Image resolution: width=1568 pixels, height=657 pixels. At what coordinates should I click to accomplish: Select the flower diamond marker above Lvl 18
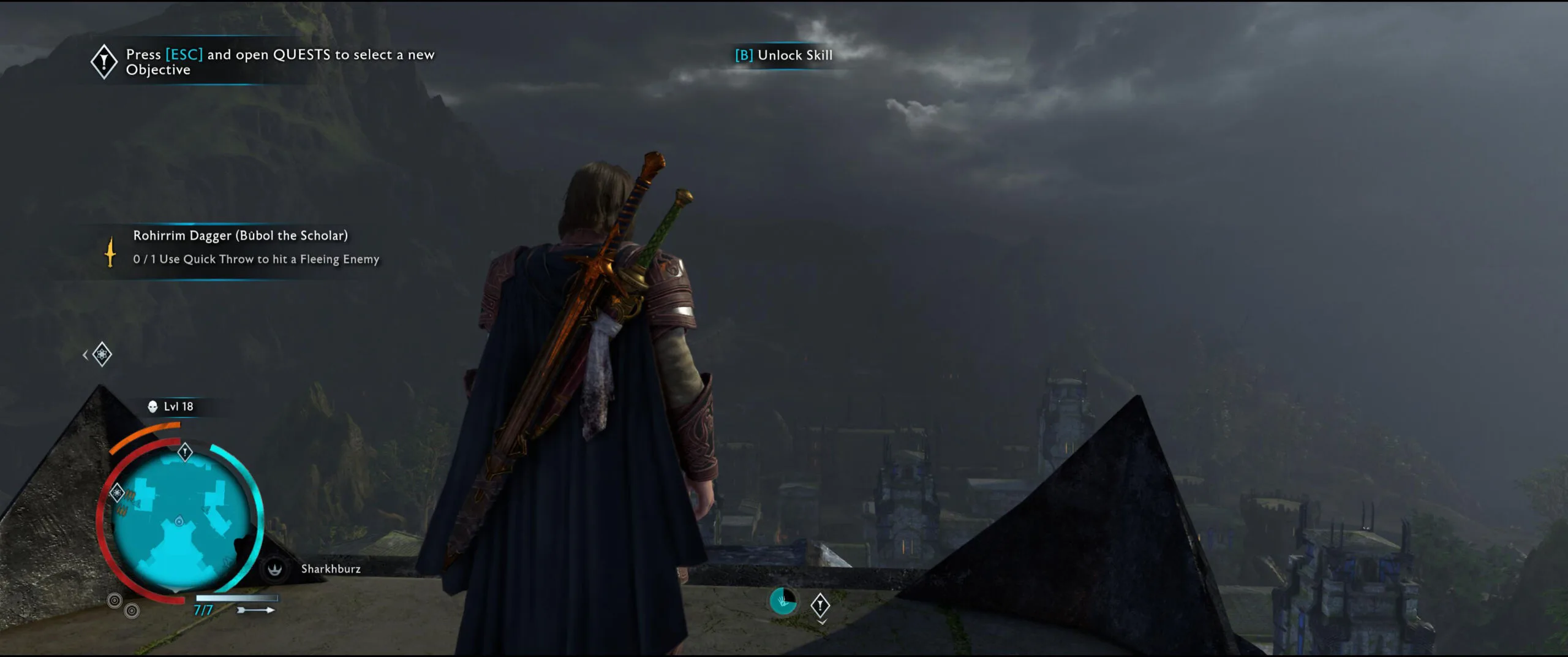pos(102,354)
